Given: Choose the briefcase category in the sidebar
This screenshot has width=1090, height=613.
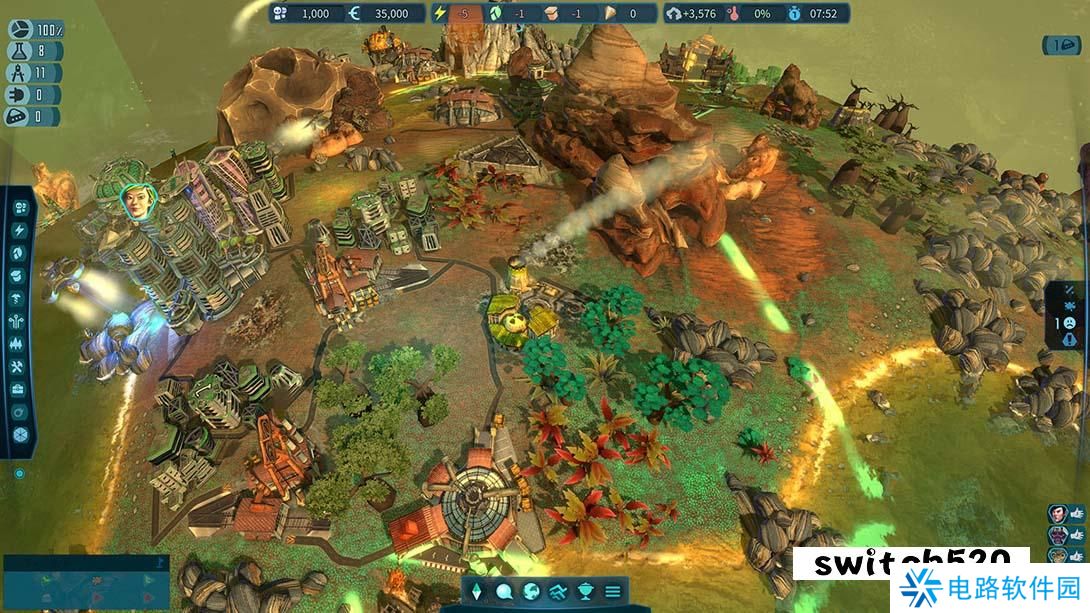Looking at the screenshot, I should [20, 389].
